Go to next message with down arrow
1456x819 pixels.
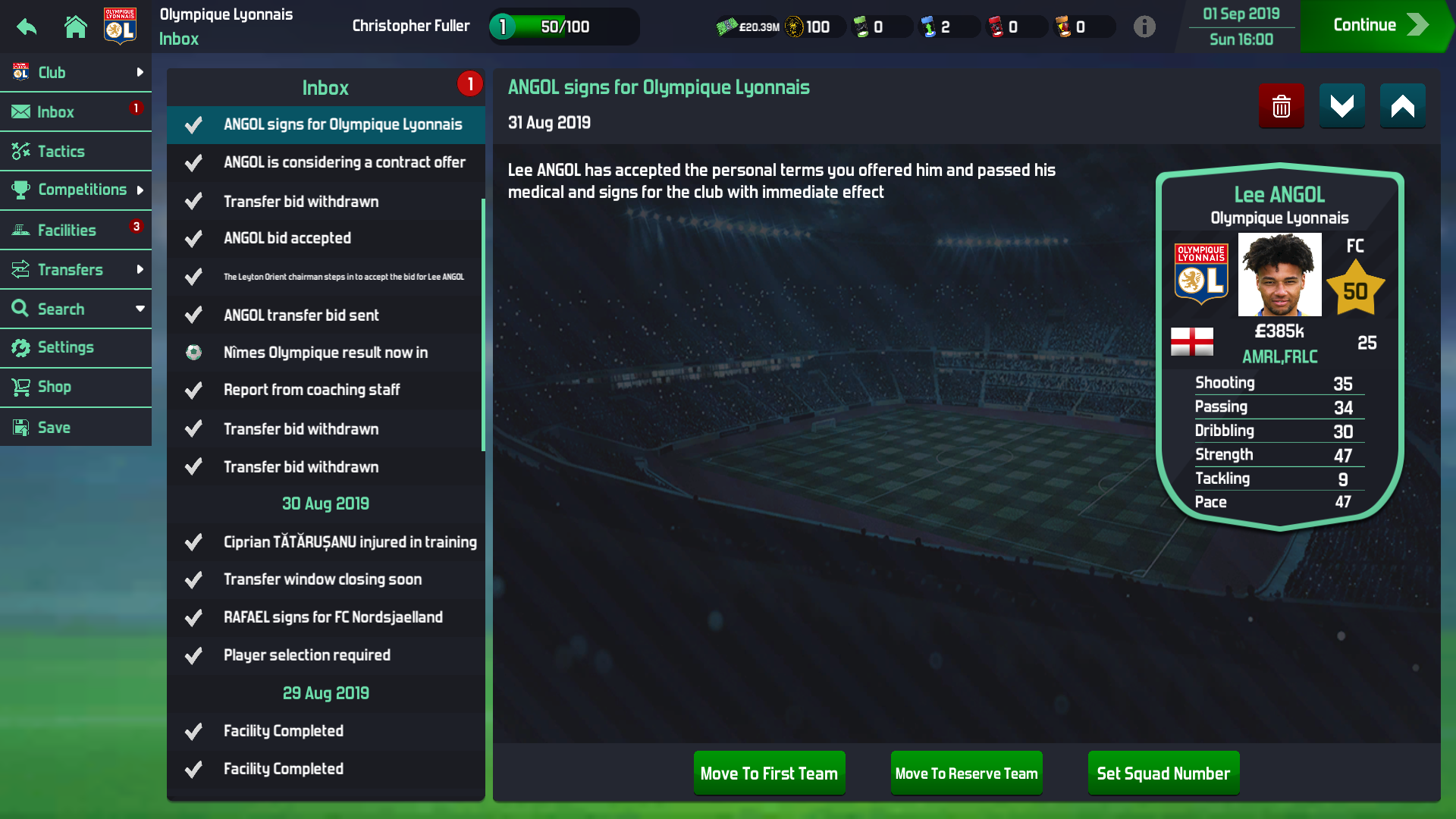coord(1341,106)
